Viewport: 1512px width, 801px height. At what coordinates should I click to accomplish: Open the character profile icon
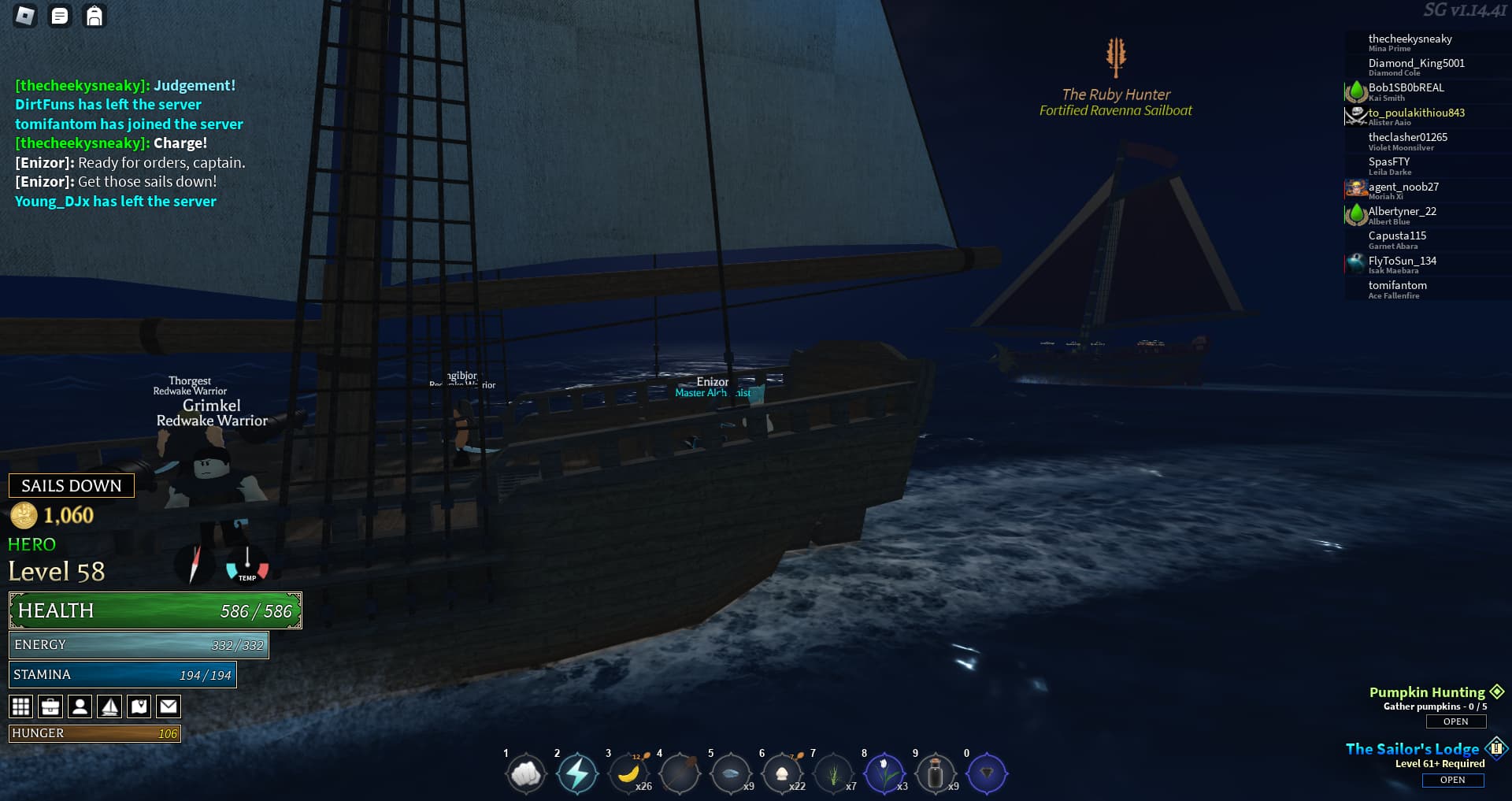pyautogui.click(x=80, y=706)
